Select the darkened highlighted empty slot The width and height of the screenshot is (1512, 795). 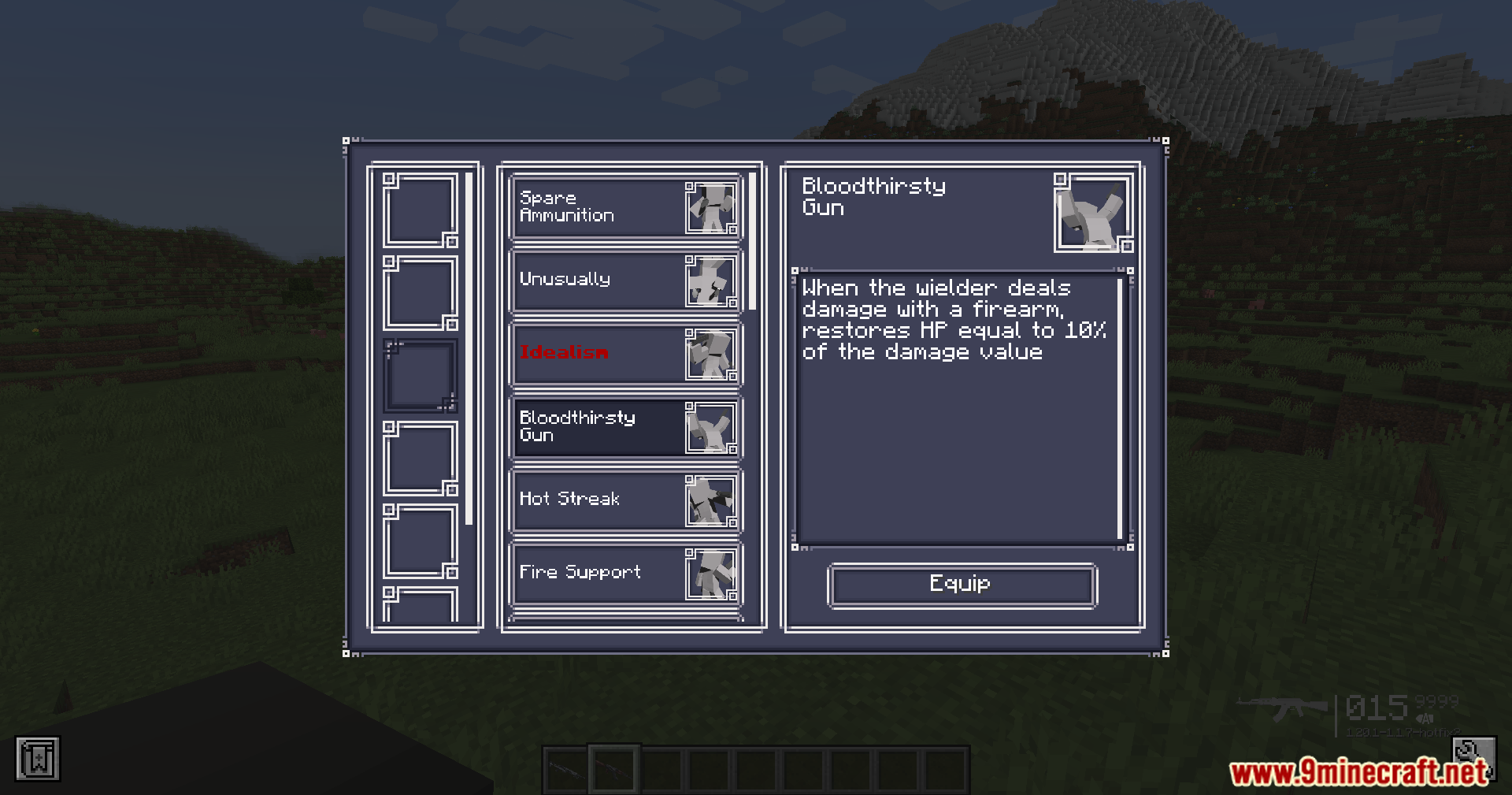coord(420,376)
